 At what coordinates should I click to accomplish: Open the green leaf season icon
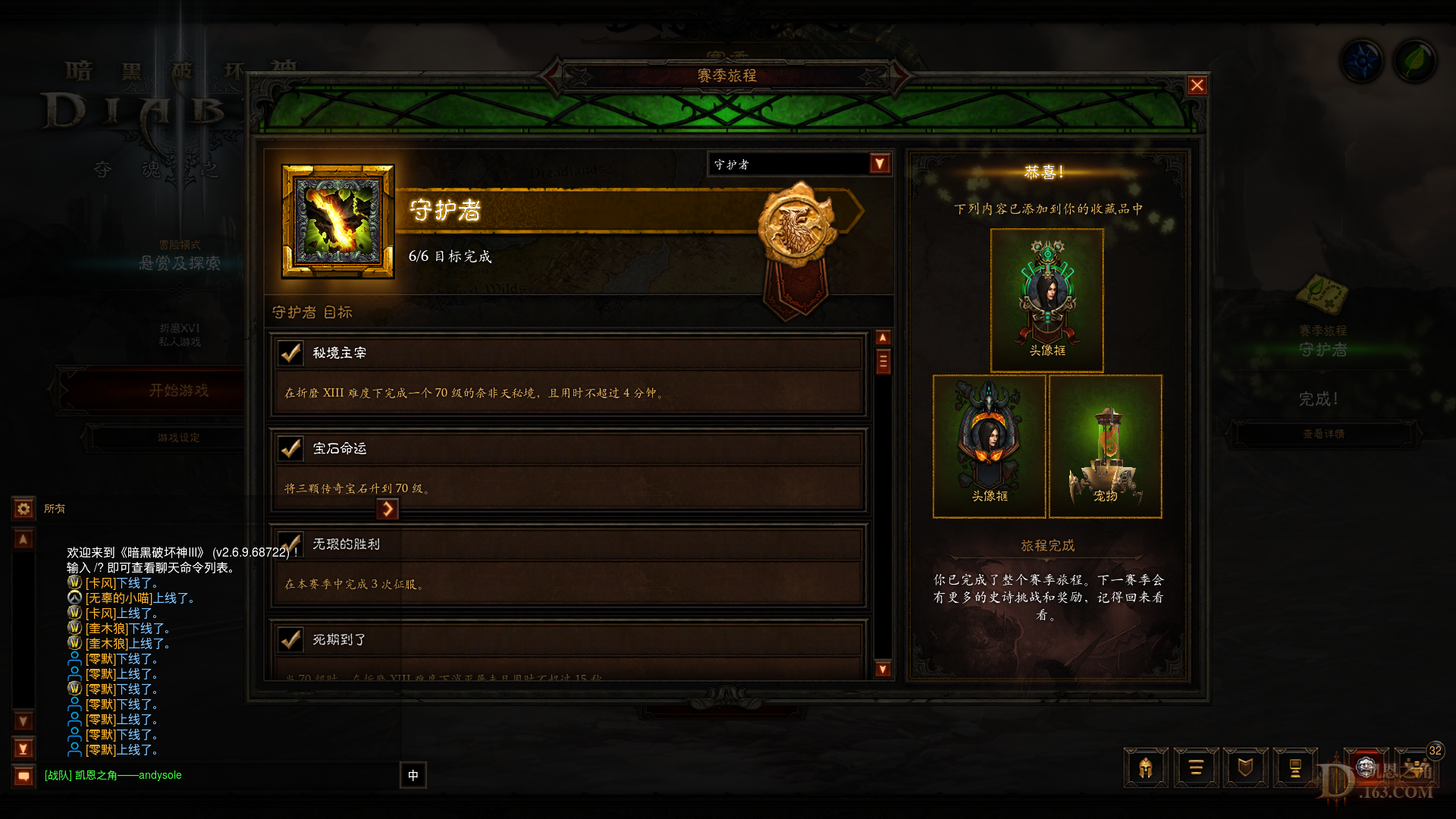tap(1415, 60)
